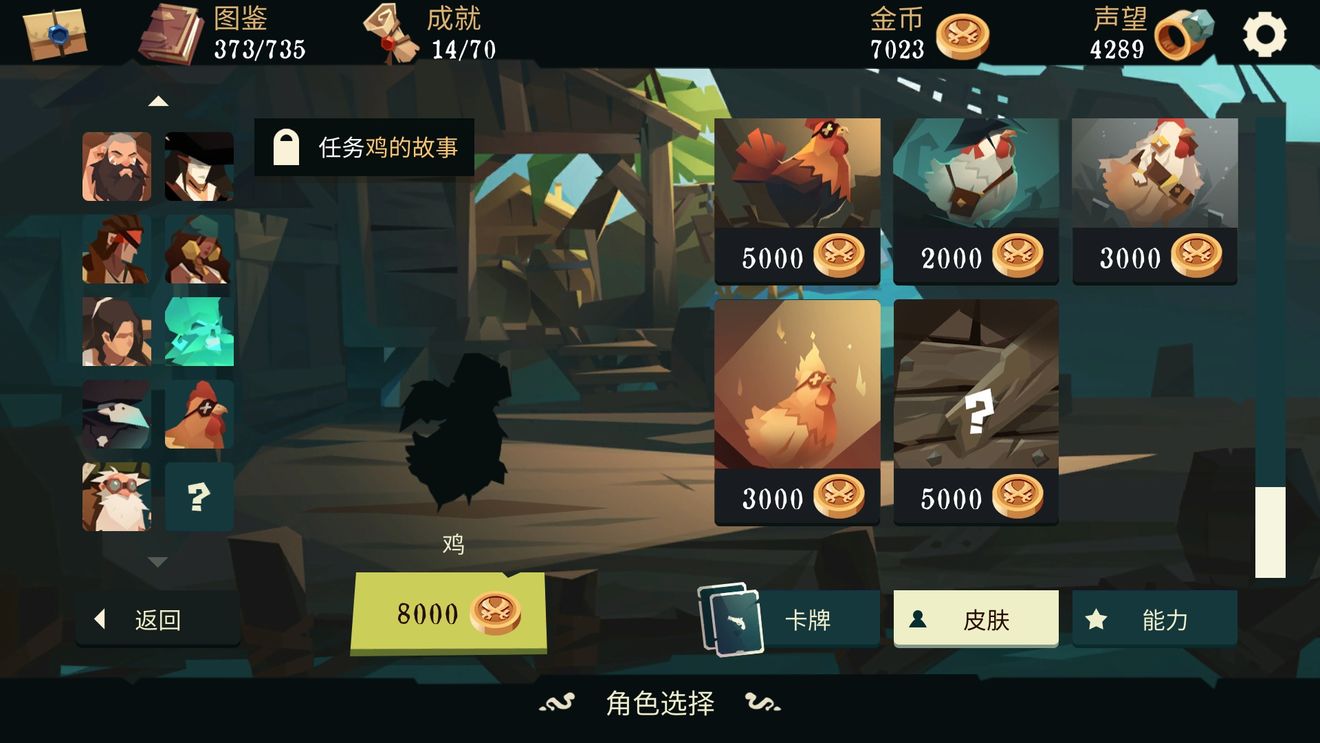Expand the character list with up arrow
Screen dimensions: 1320x743
tap(157, 101)
